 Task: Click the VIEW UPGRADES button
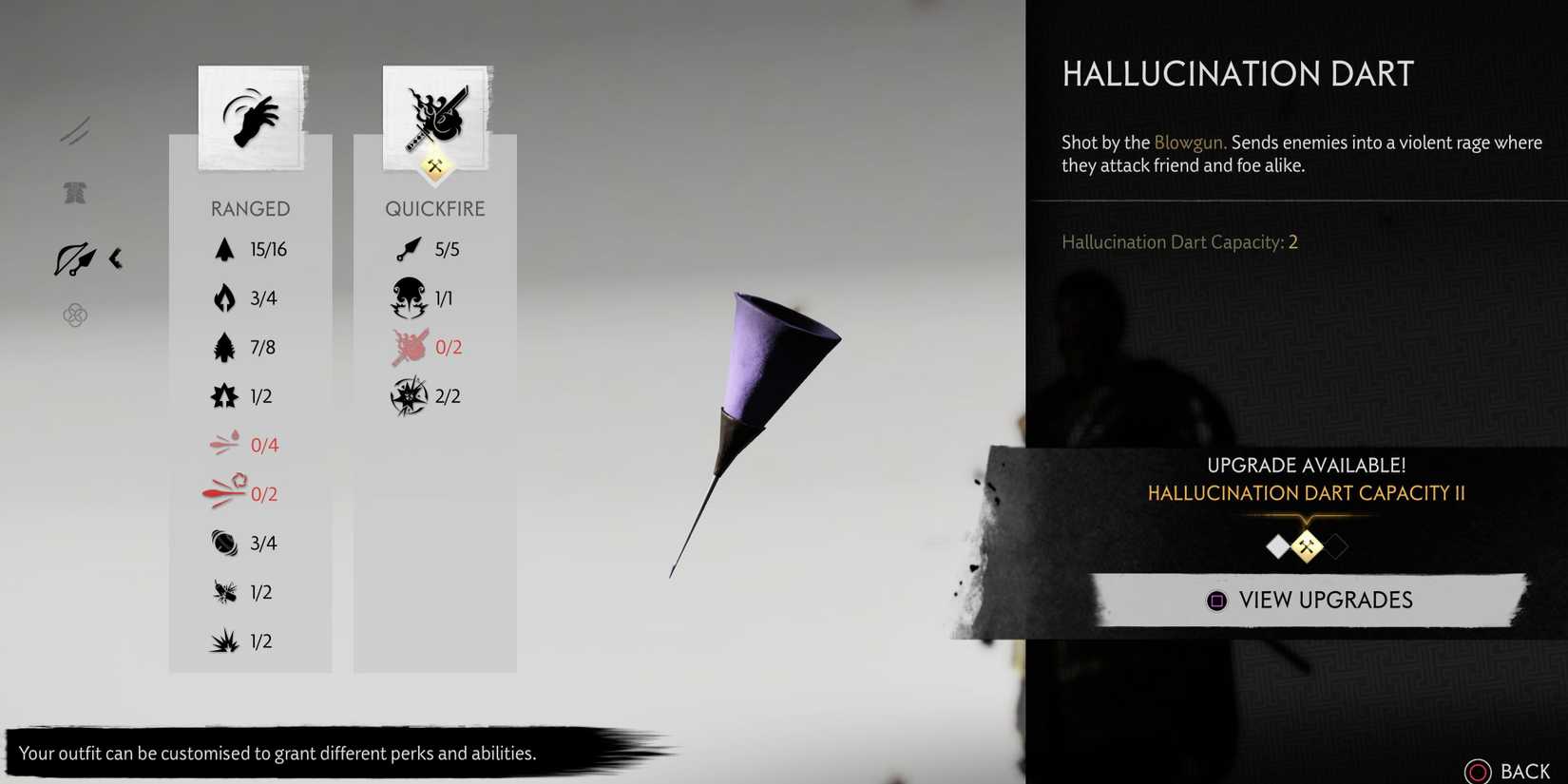tap(1311, 600)
